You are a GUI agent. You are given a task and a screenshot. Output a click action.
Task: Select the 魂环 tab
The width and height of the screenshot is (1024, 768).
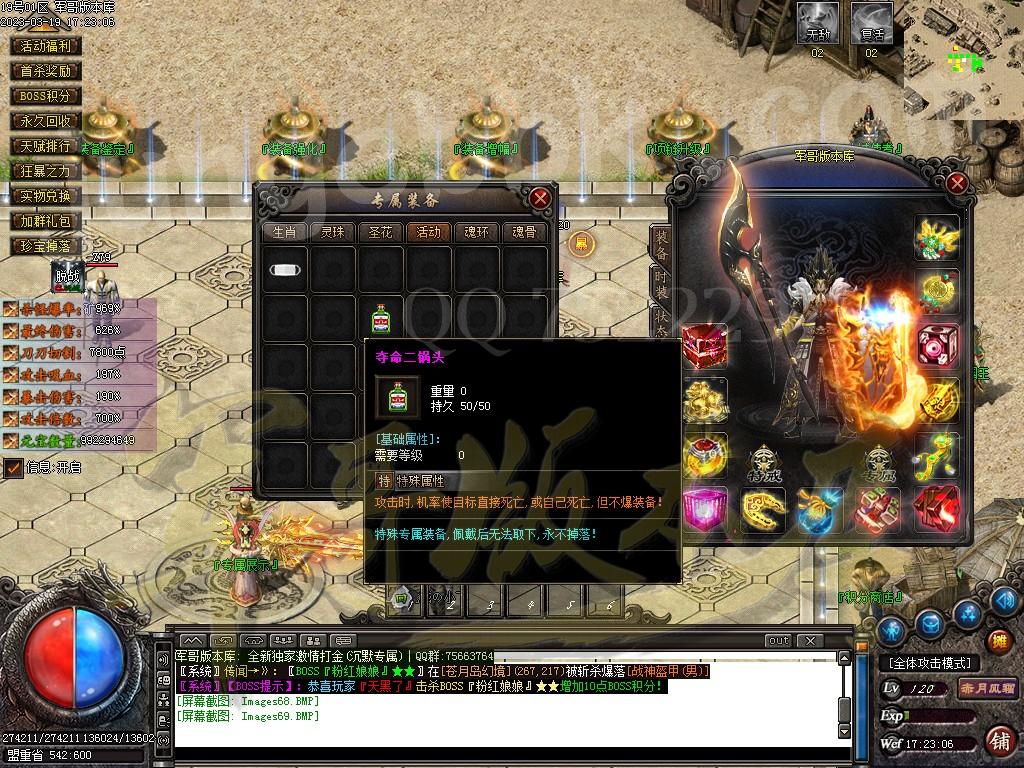477,232
